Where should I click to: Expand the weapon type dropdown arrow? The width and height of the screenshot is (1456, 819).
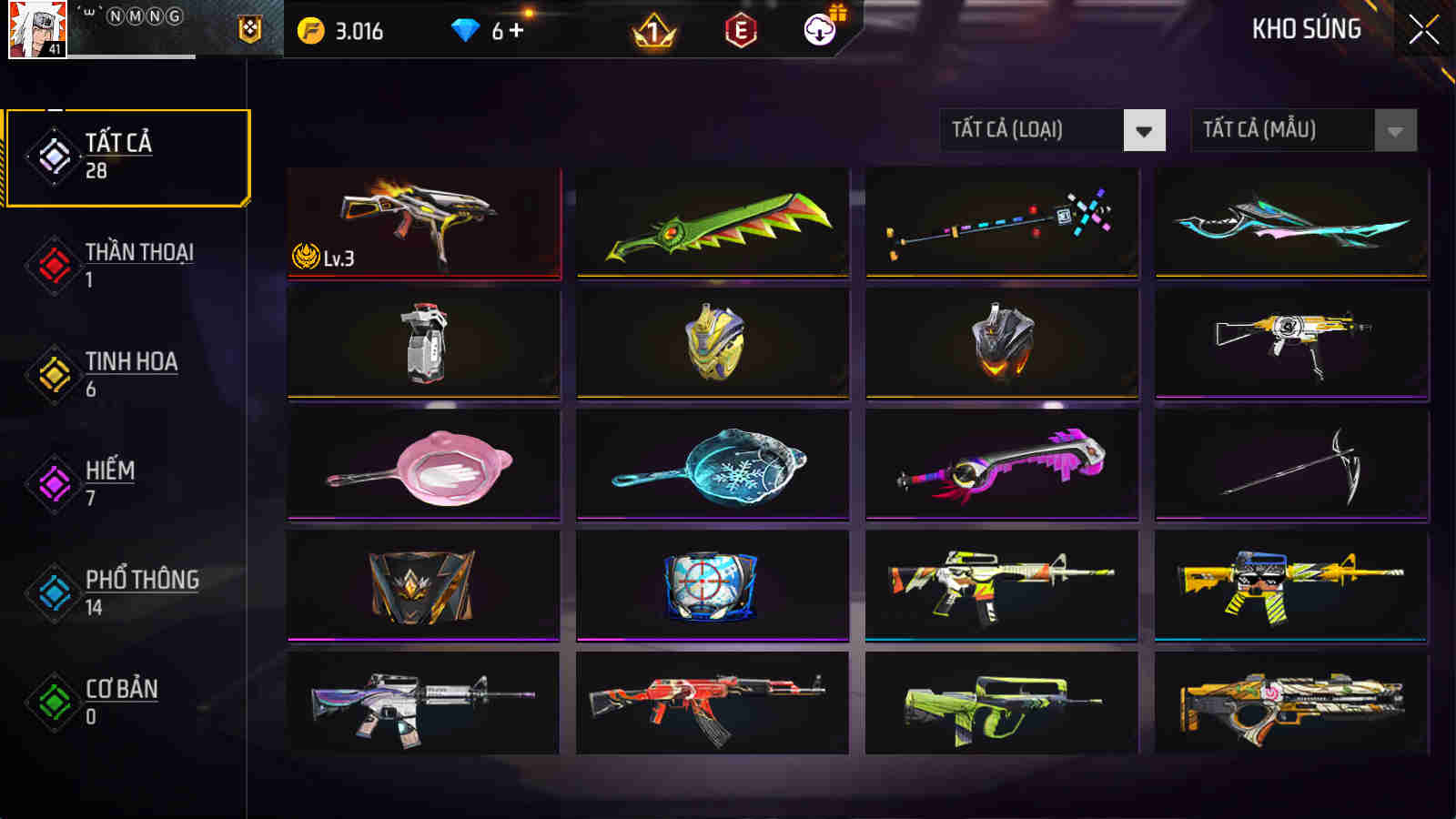click(1143, 129)
